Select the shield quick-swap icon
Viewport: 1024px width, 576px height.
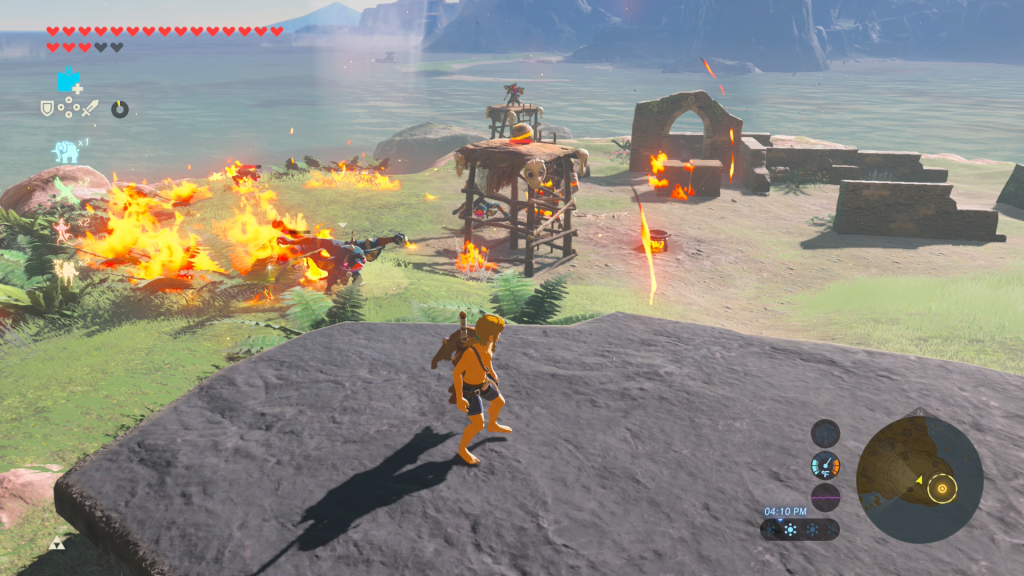click(47, 108)
